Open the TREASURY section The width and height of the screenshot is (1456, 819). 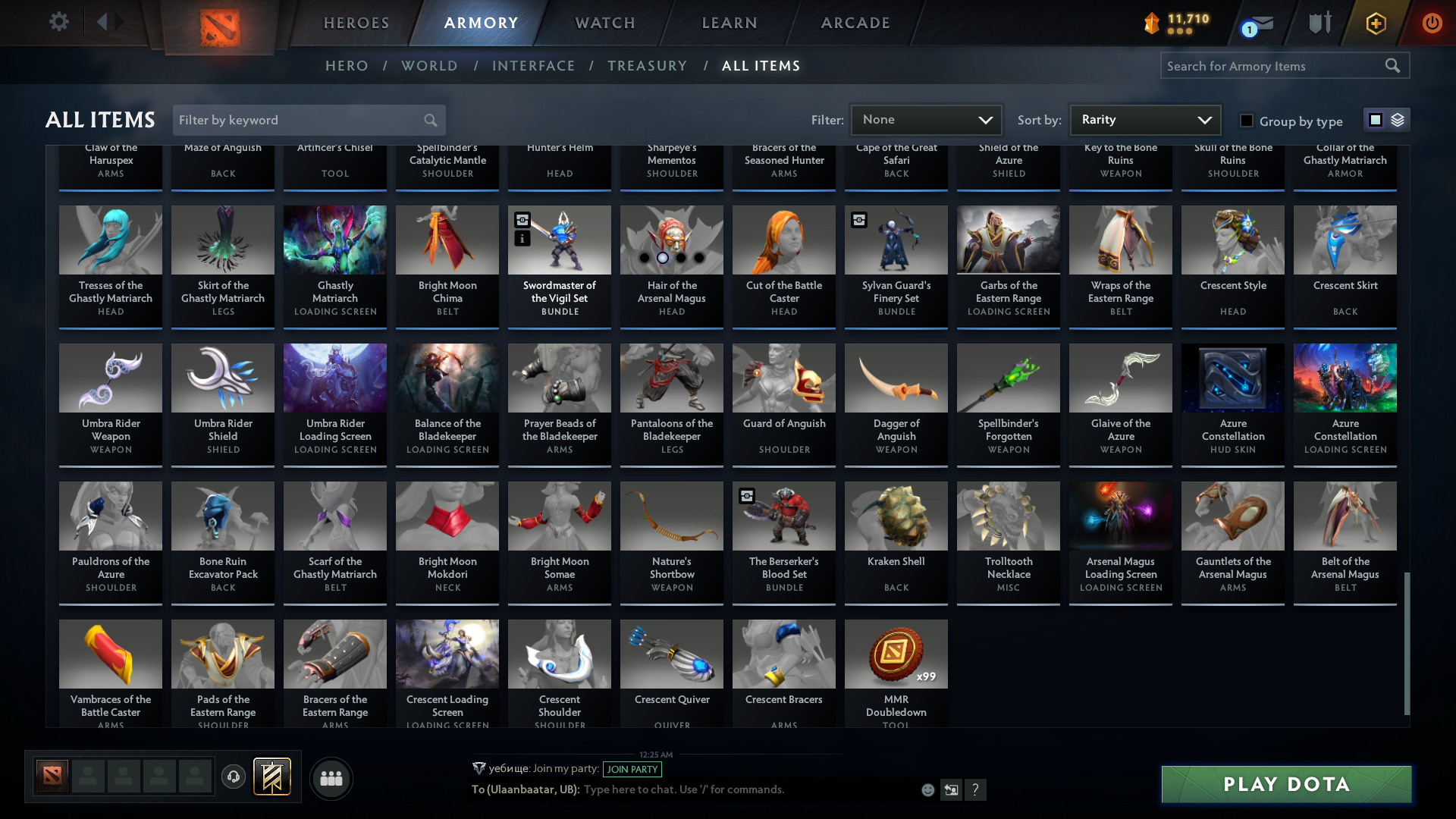click(x=647, y=66)
